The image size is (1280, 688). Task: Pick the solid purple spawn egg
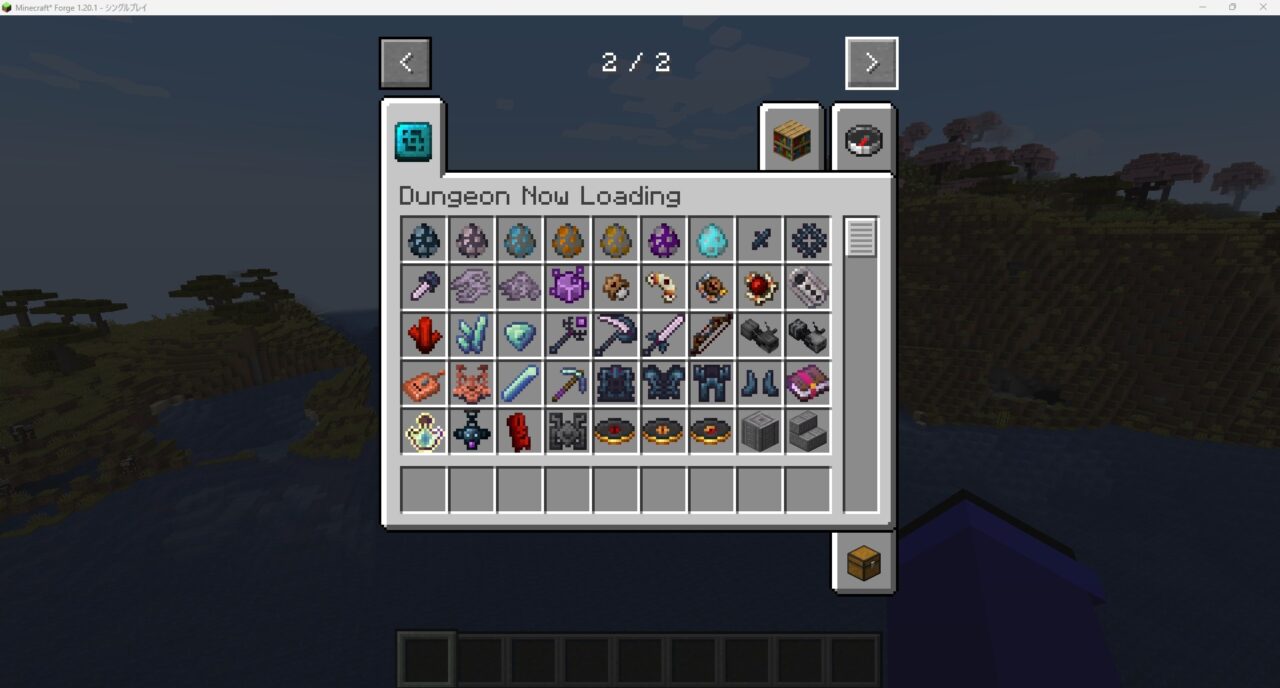tap(663, 240)
